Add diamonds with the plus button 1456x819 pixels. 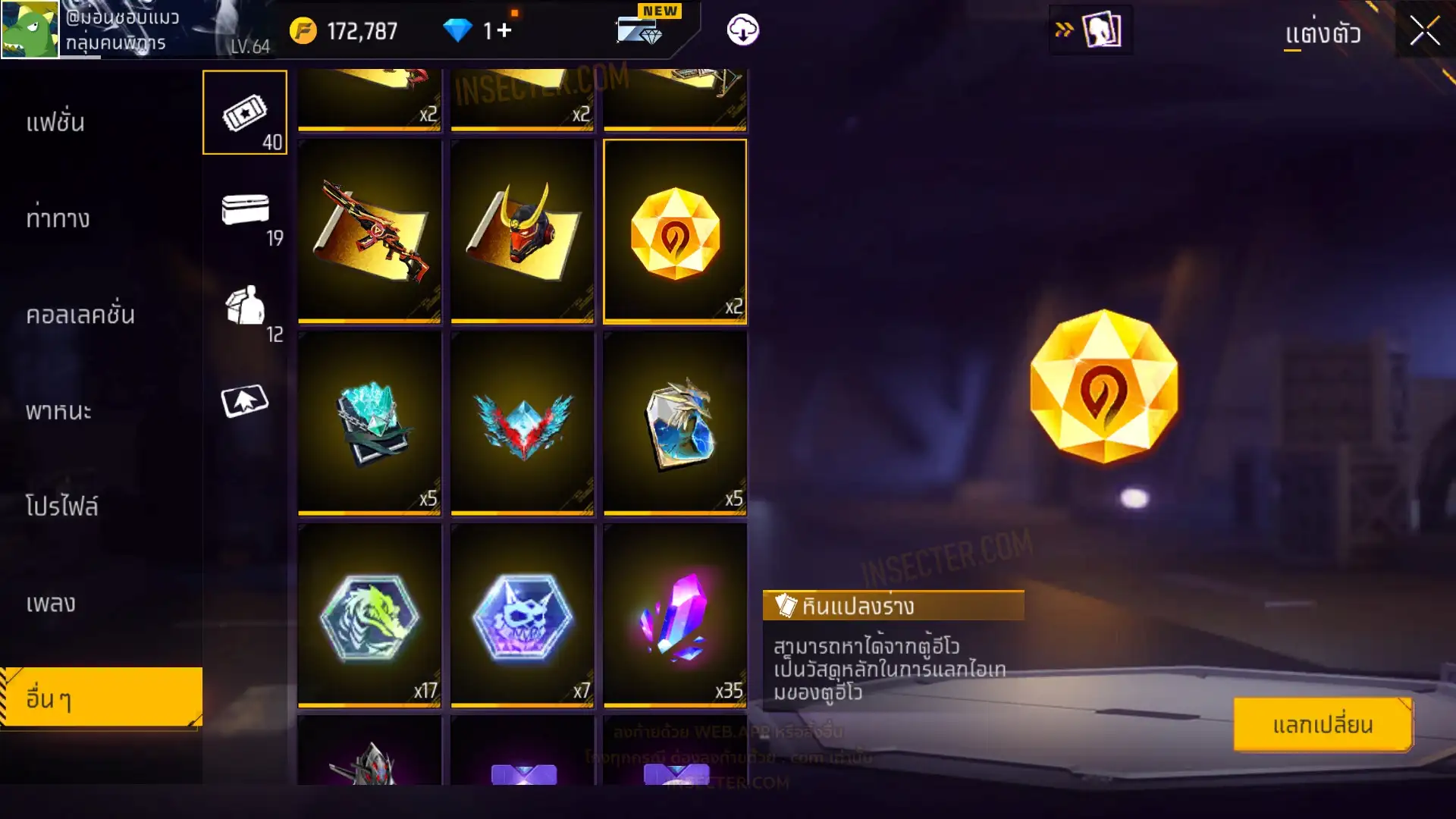click(504, 30)
